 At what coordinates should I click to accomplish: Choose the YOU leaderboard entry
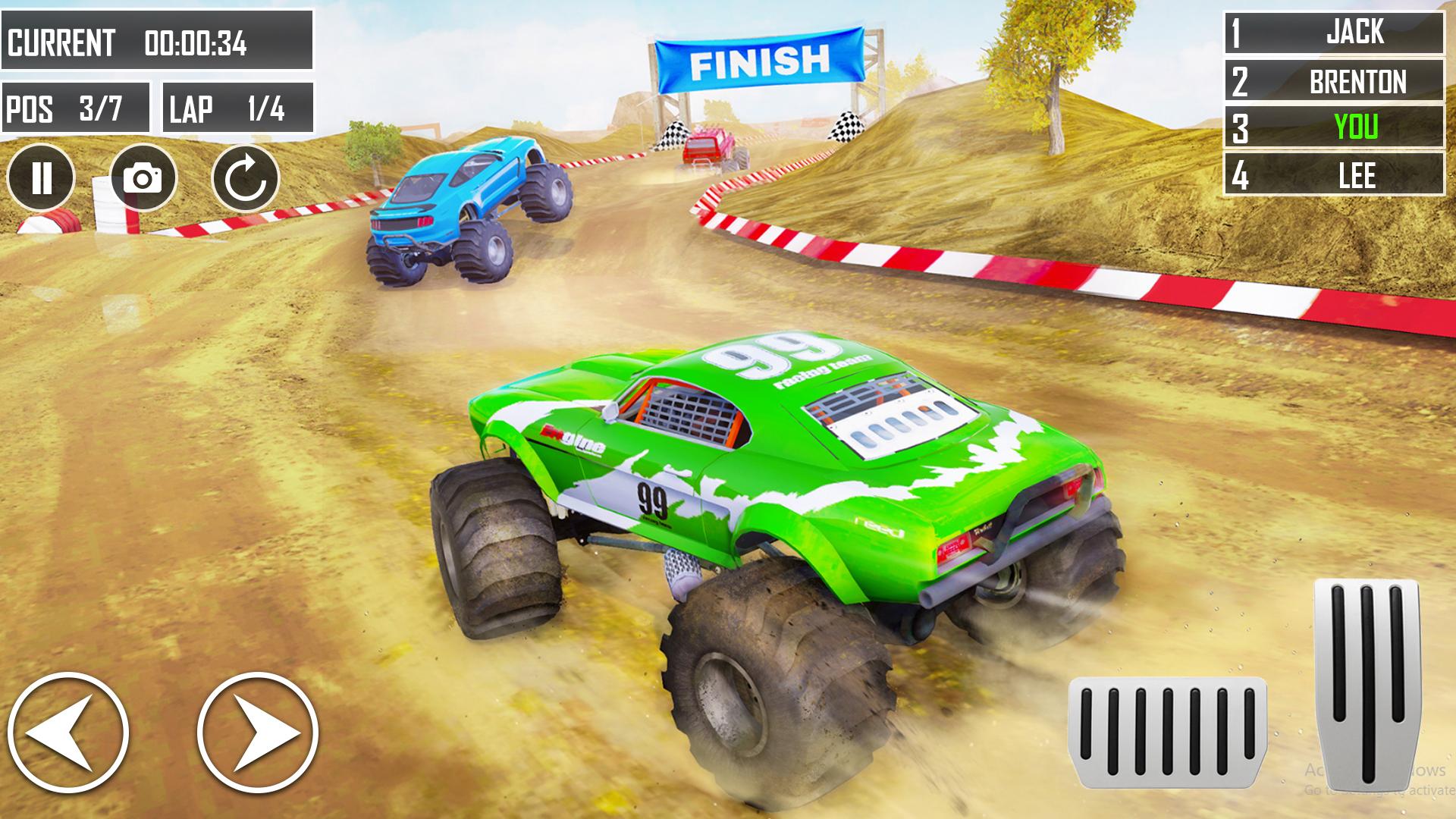[1334, 127]
